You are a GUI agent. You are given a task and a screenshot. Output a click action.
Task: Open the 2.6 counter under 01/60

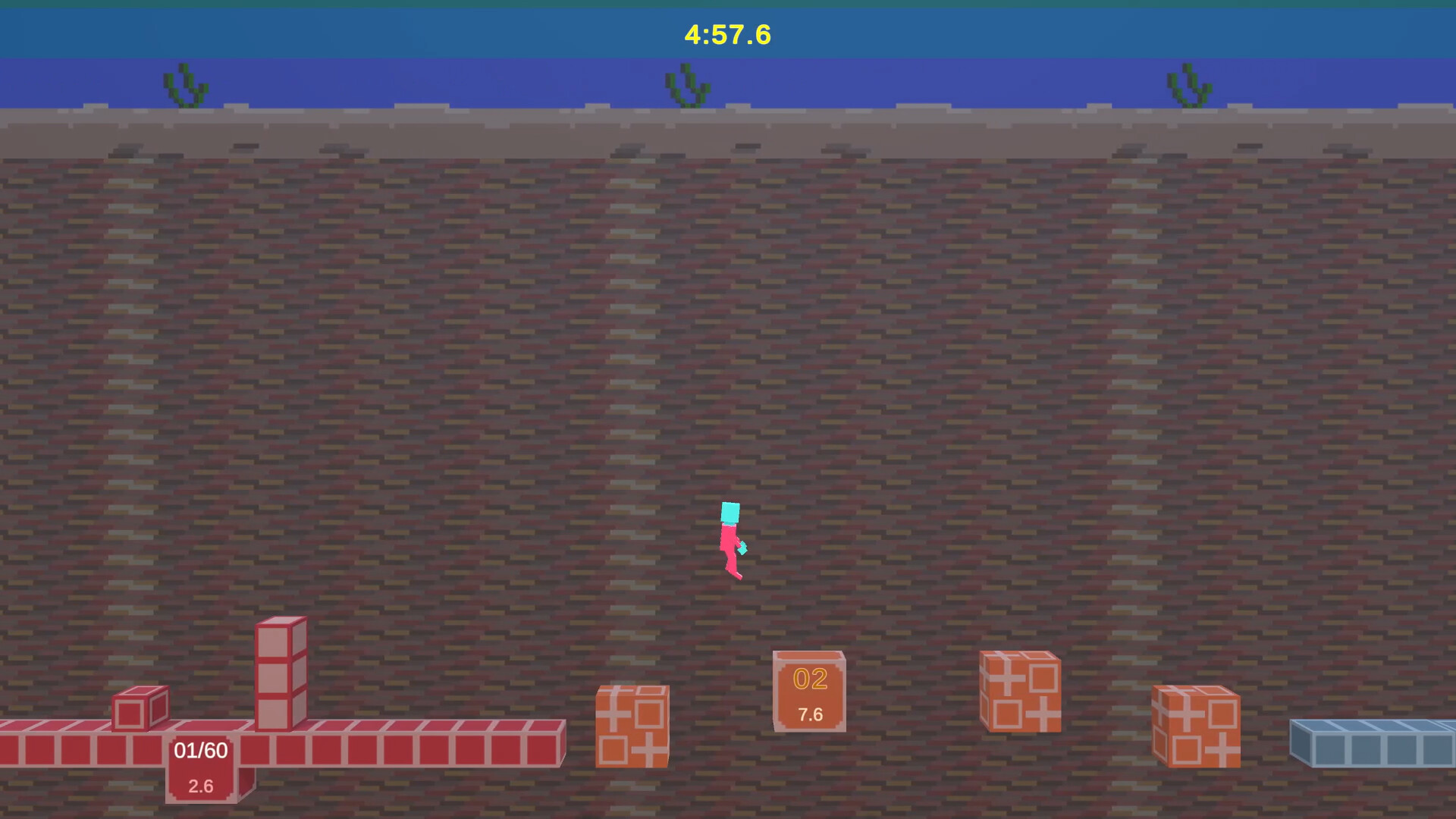tap(199, 786)
